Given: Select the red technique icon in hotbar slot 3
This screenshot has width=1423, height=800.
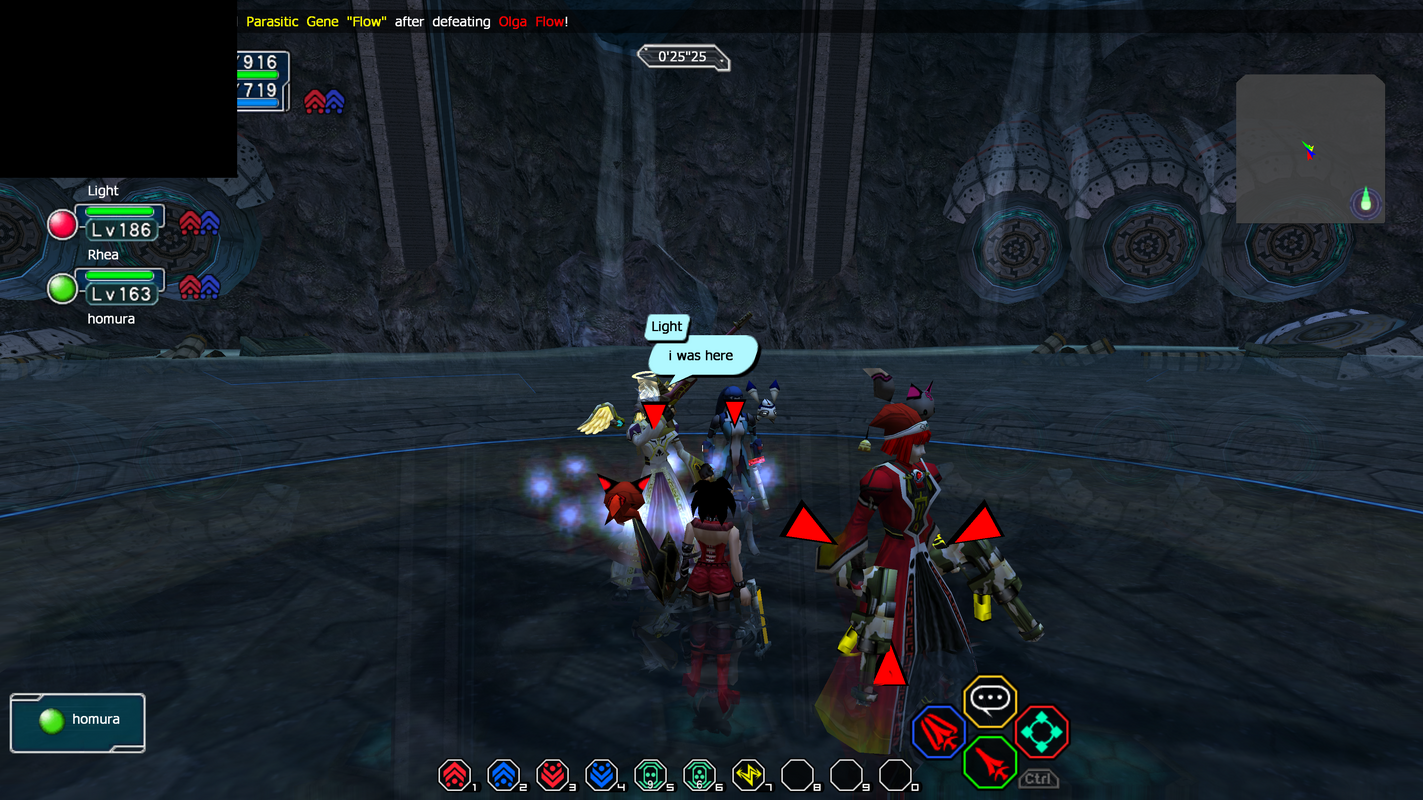Looking at the screenshot, I should pyautogui.click(x=553, y=774).
